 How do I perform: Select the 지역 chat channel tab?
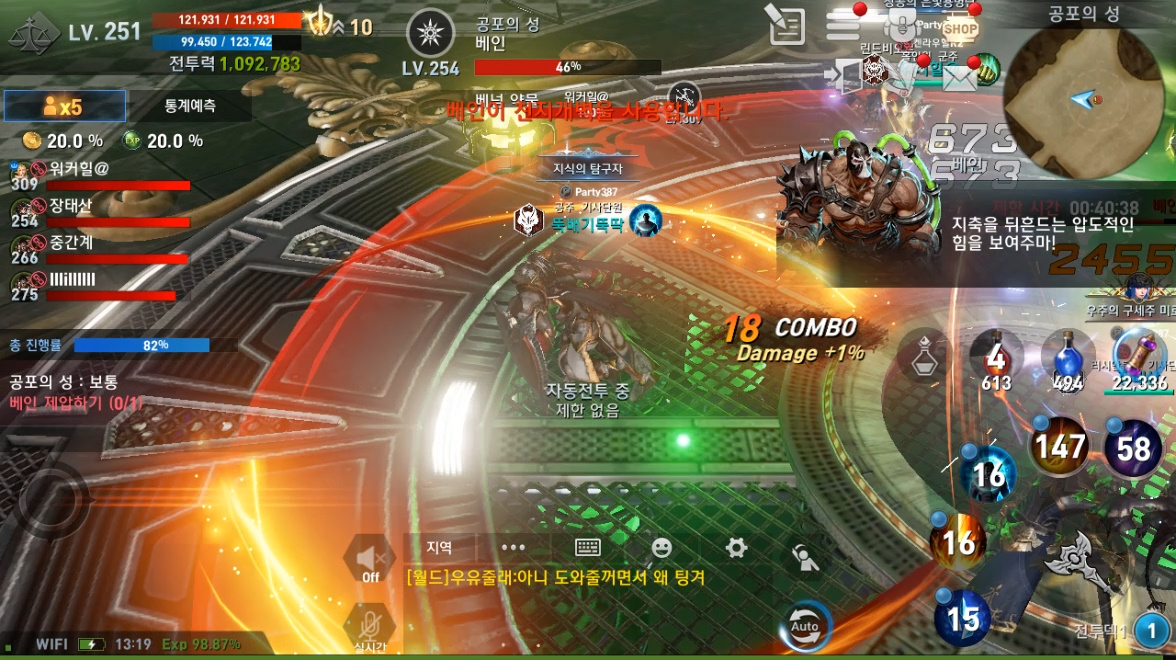(439, 547)
